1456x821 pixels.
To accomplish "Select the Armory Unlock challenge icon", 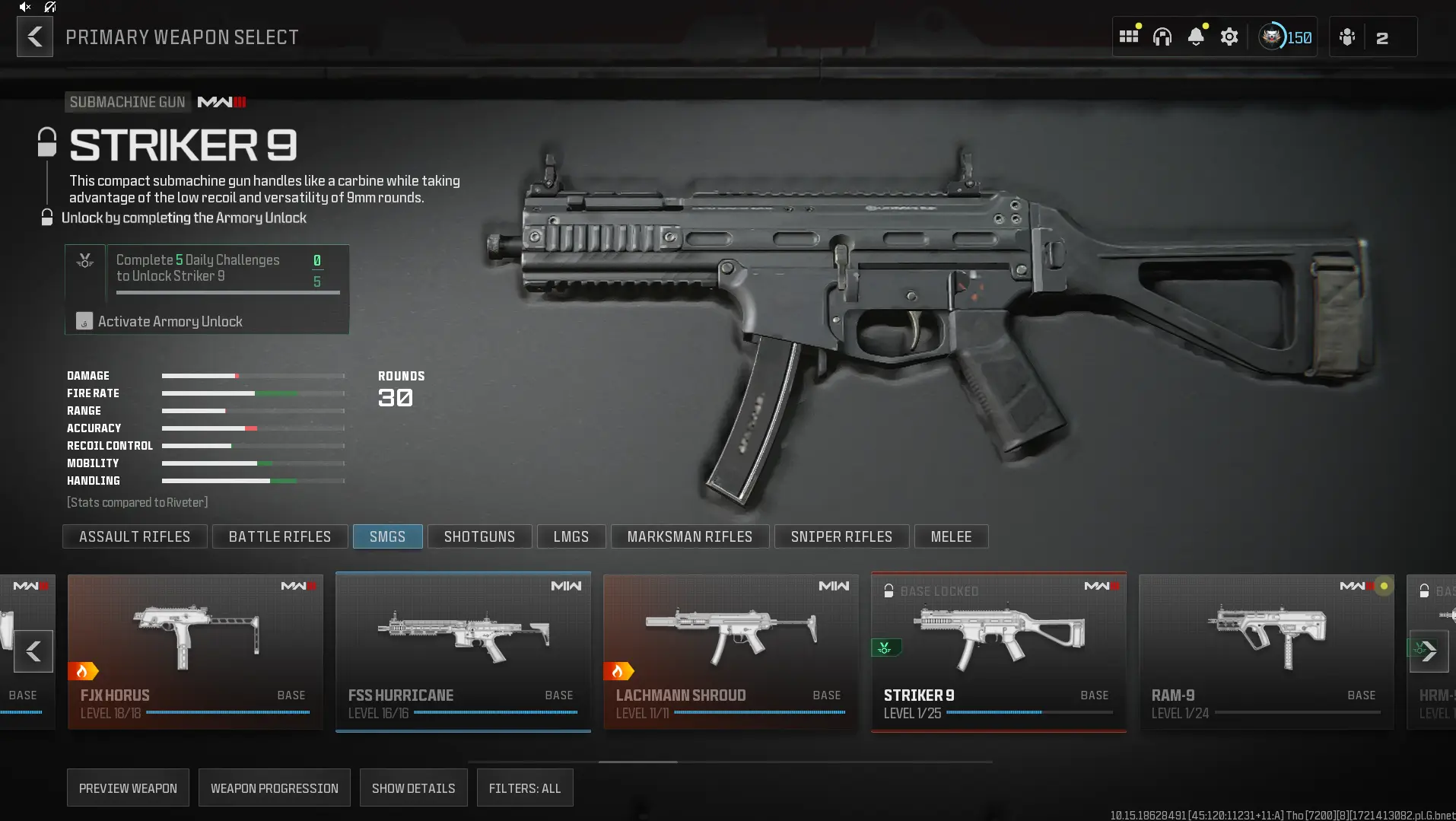I will [x=84, y=262].
